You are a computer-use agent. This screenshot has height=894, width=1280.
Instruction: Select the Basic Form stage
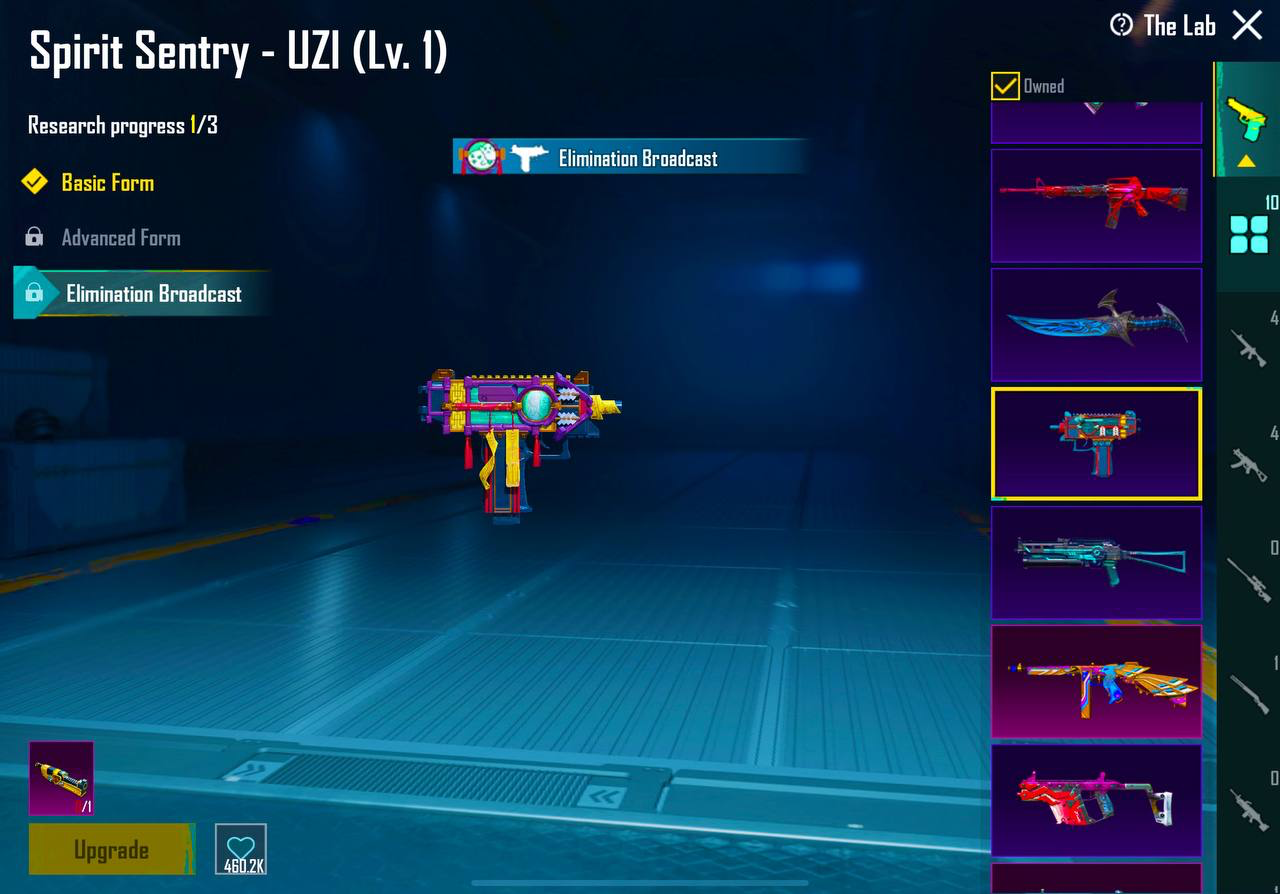107,183
